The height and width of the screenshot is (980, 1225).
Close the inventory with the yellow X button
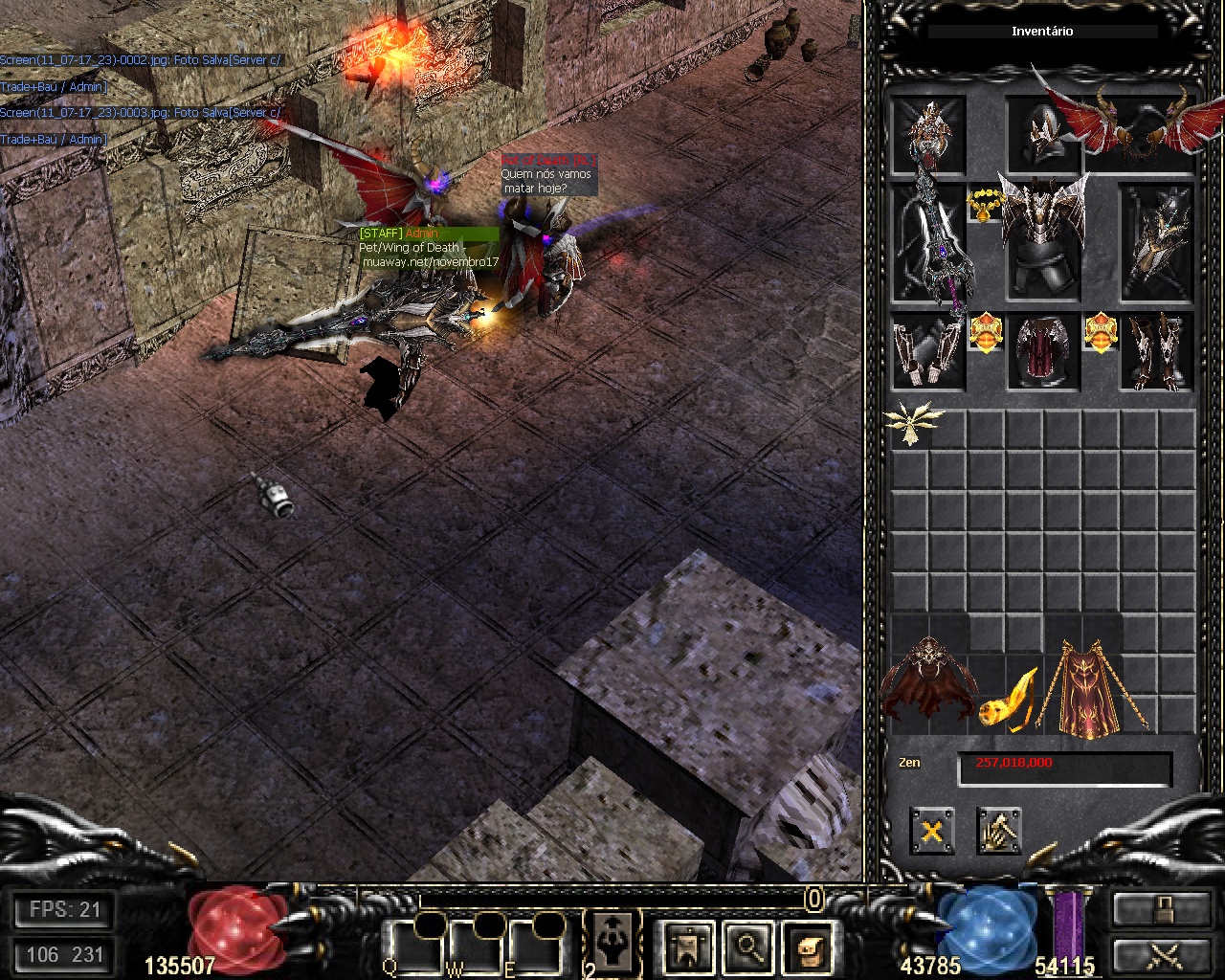click(931, 831)
